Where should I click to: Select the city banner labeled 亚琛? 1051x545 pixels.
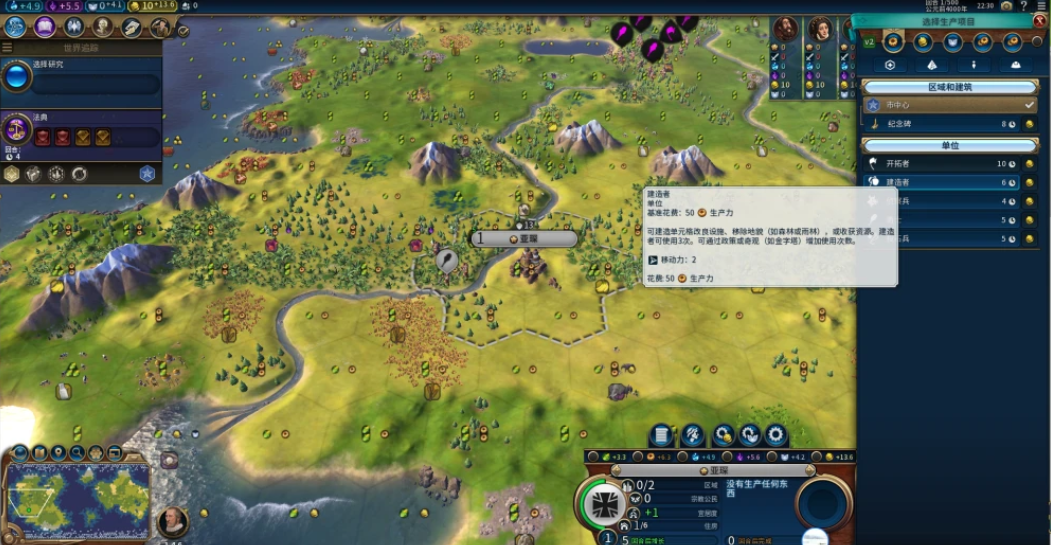tap(524, 239)
